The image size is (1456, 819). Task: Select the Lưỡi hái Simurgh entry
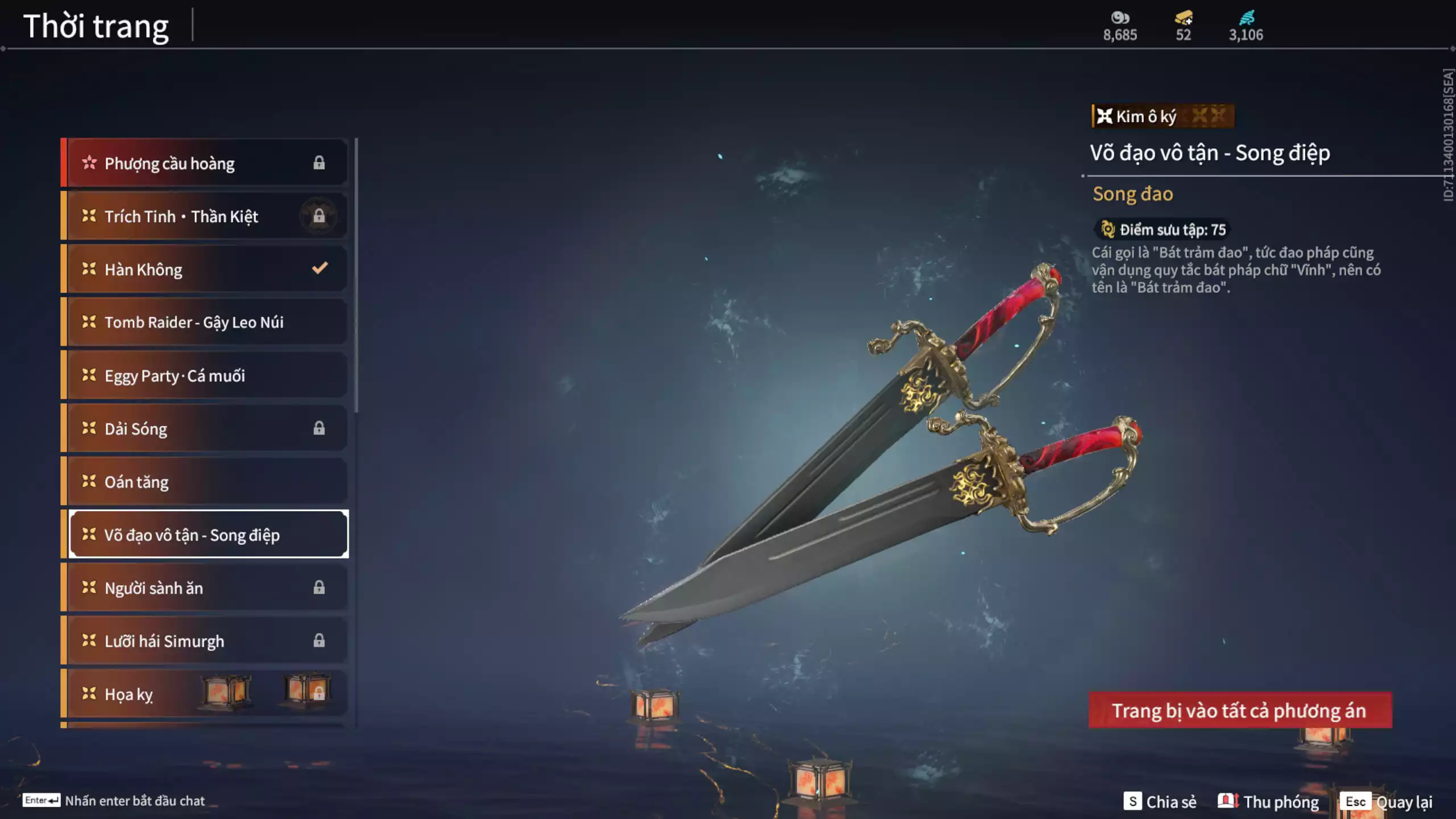(205, 641)
